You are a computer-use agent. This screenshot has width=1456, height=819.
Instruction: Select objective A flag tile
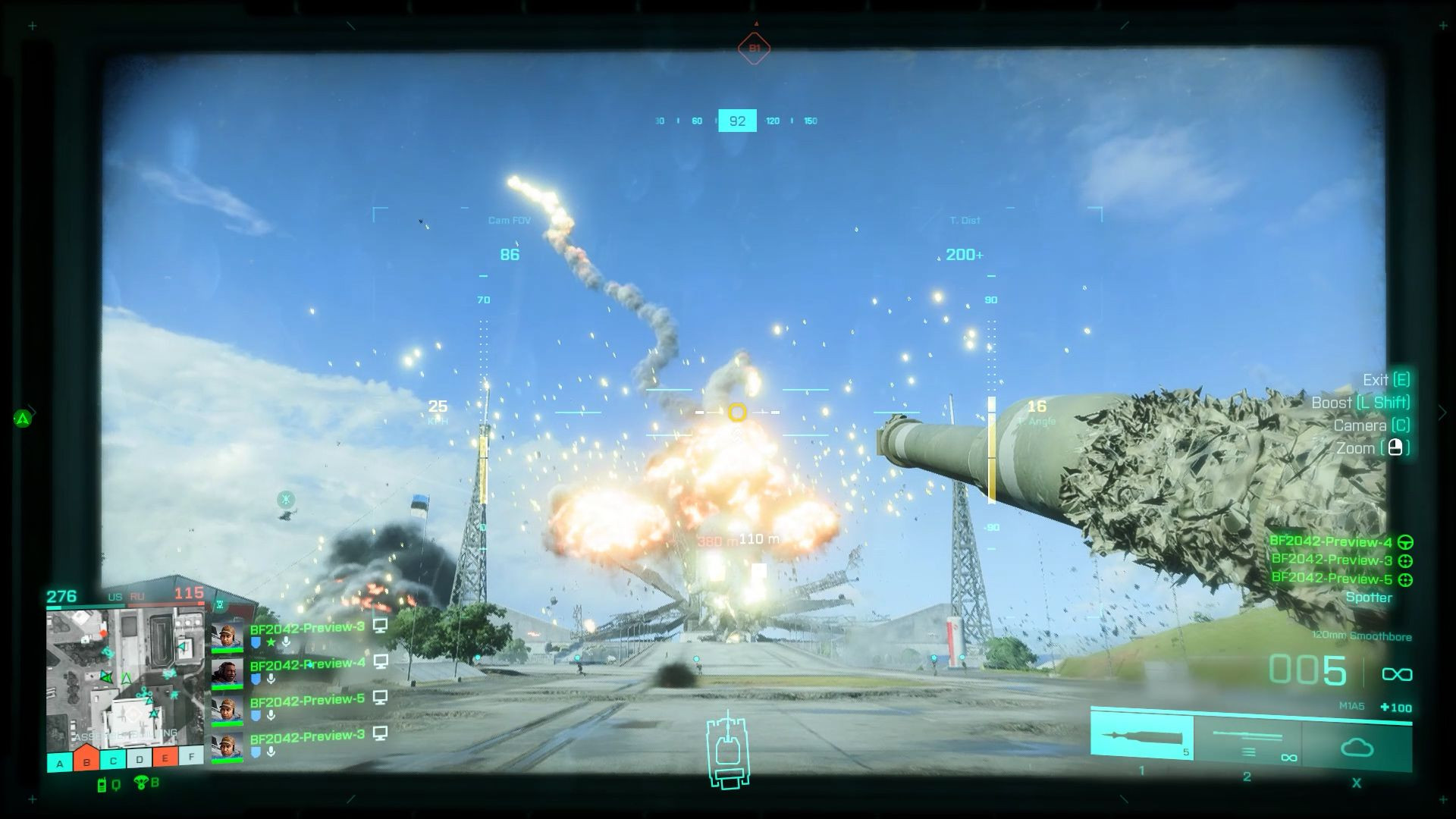60,761
